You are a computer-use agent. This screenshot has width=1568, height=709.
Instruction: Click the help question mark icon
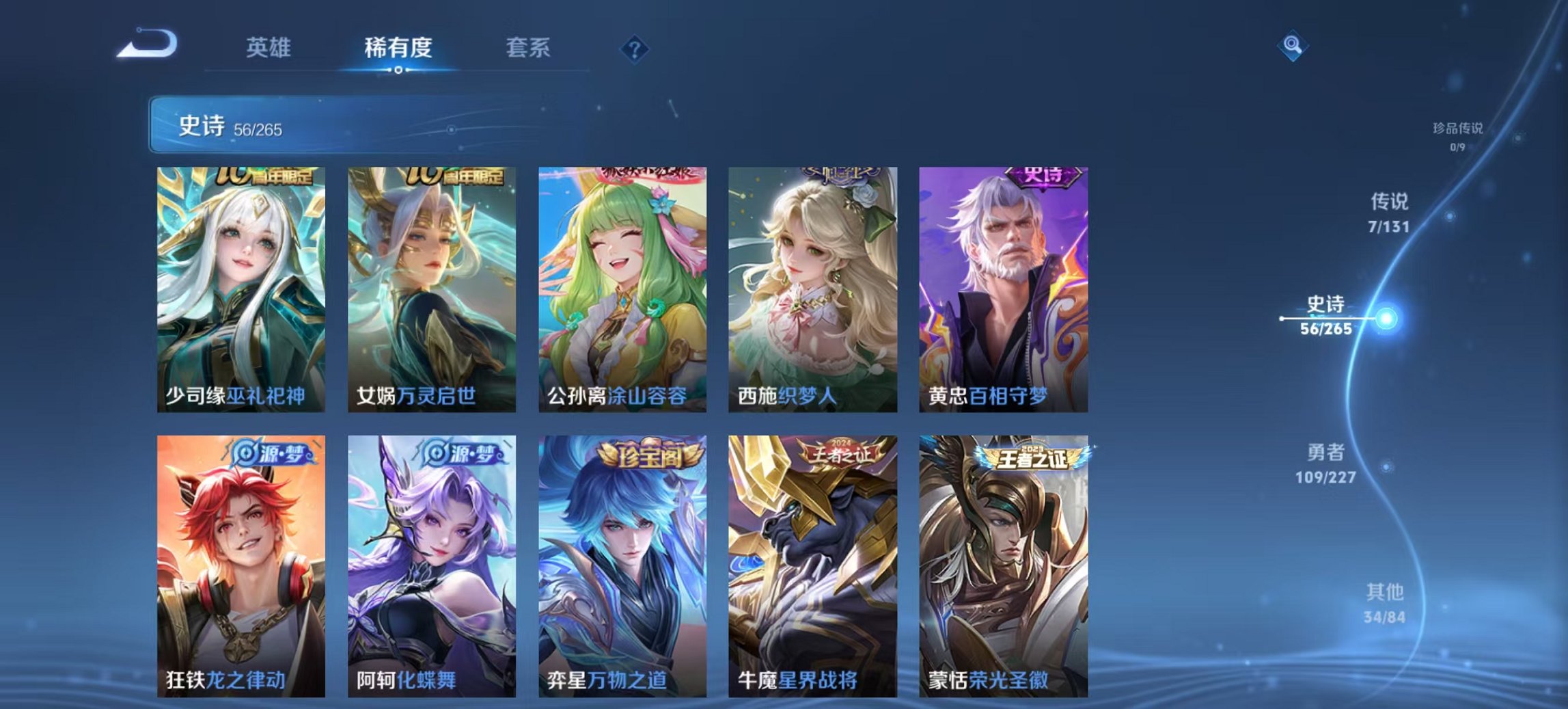point(635,48)
